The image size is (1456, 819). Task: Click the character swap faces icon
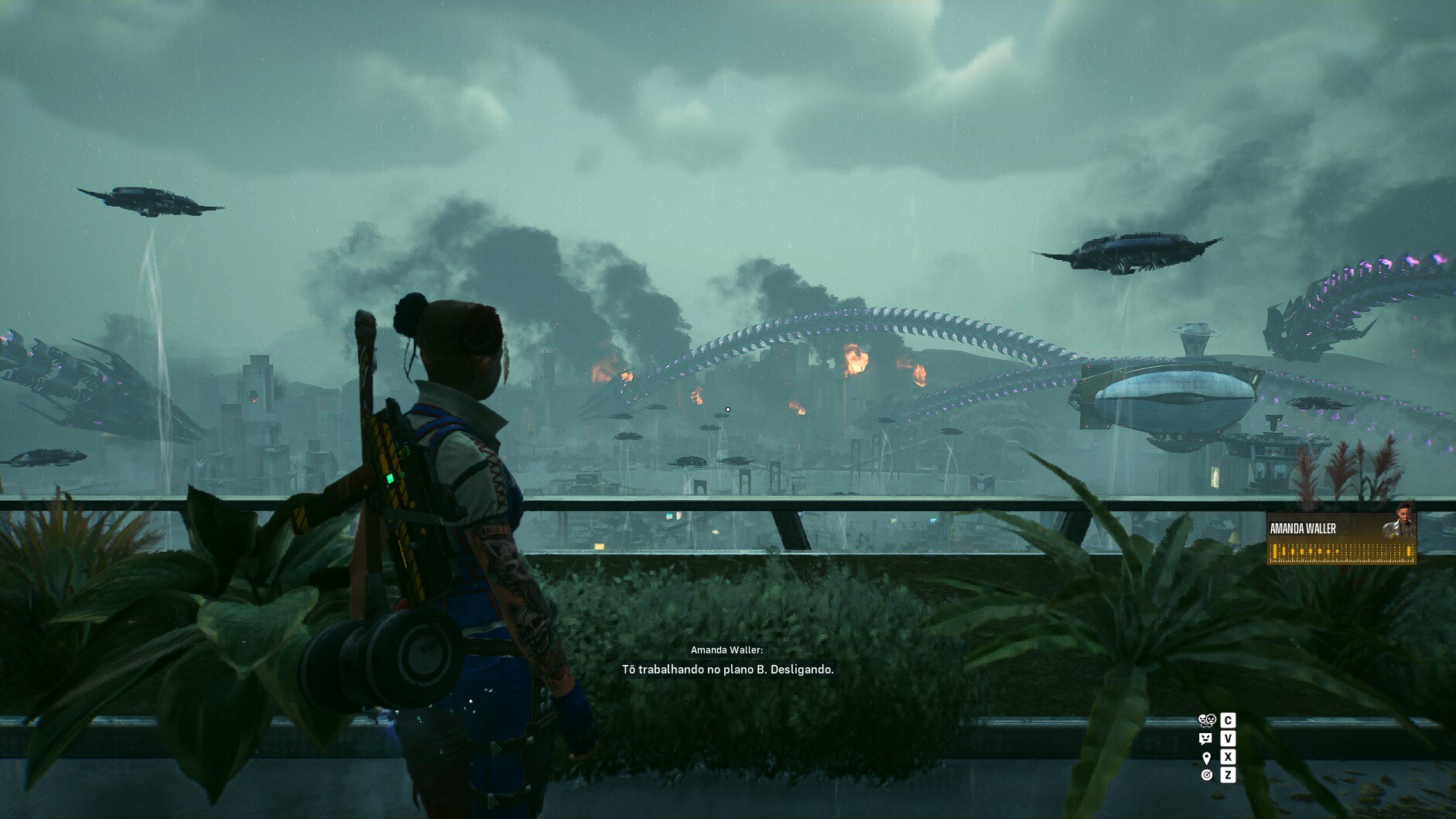(x=1206, y=720)
